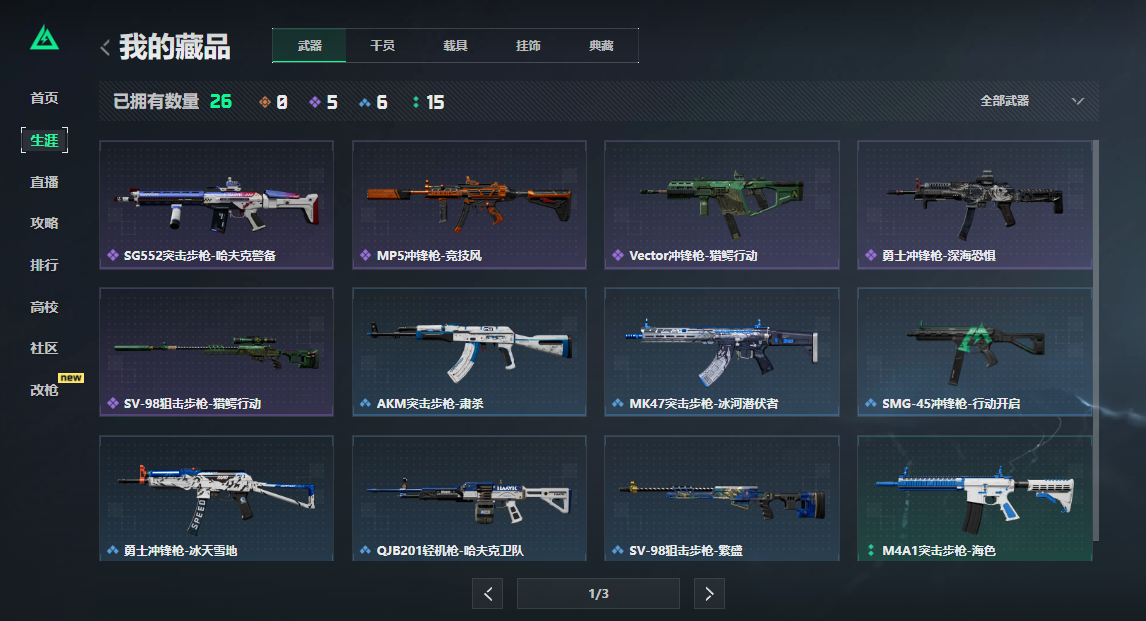Open the 社区 community page
1146x621 pixels.
point(44,348)
